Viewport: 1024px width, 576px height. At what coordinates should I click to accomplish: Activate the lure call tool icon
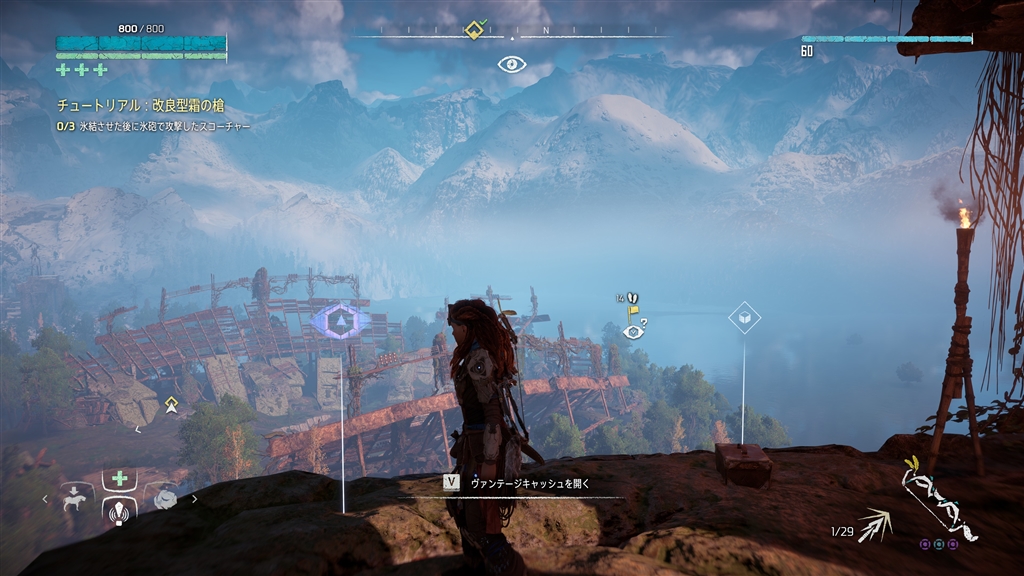coord(120,512)
